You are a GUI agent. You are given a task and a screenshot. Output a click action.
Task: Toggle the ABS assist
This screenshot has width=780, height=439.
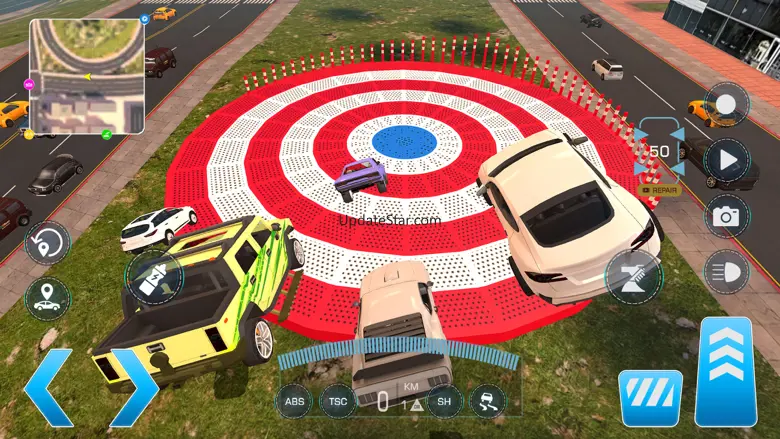pos(295,402)
